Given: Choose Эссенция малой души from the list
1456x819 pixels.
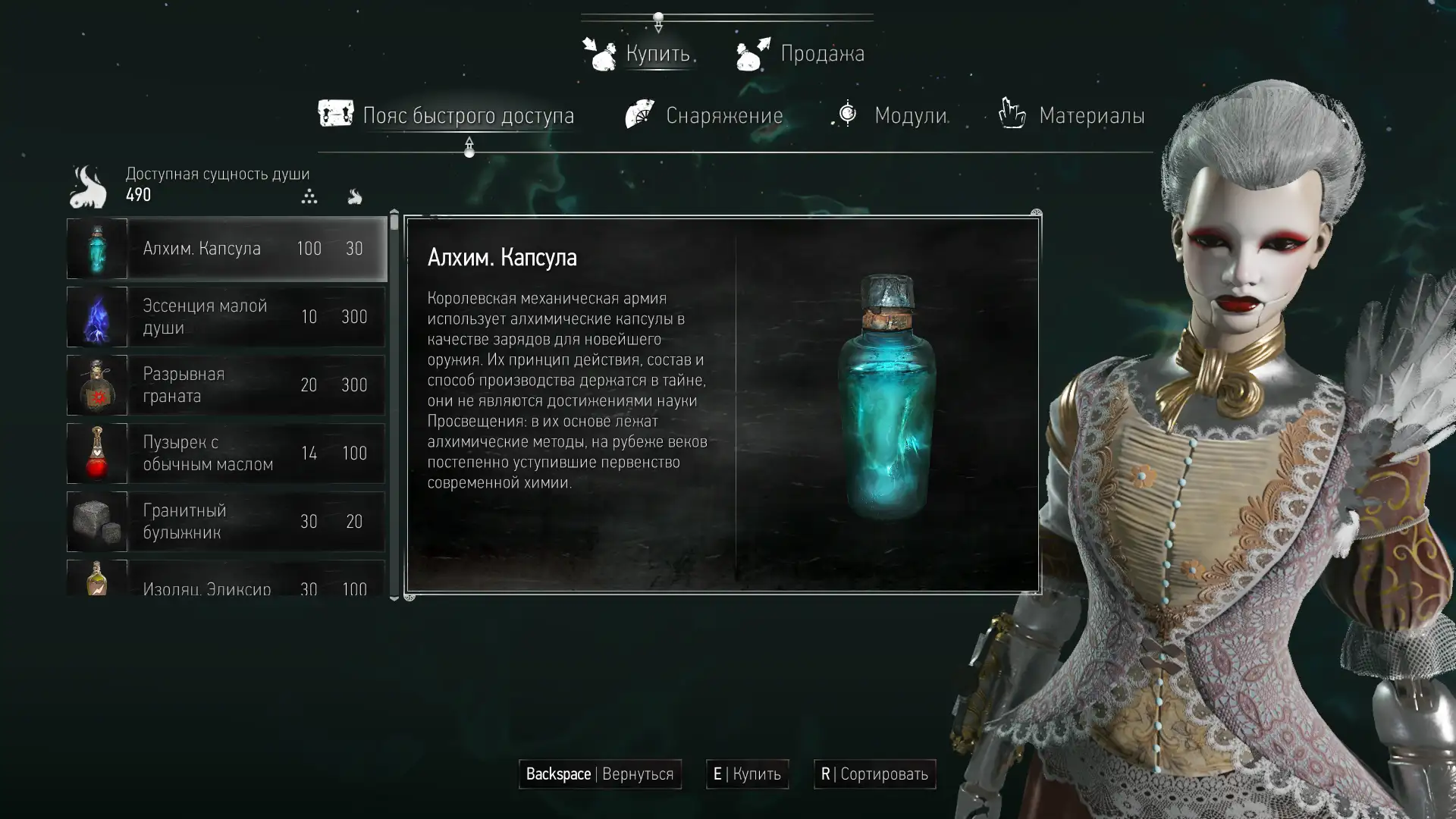Looking at the screenshot, I should coord(226,317).
